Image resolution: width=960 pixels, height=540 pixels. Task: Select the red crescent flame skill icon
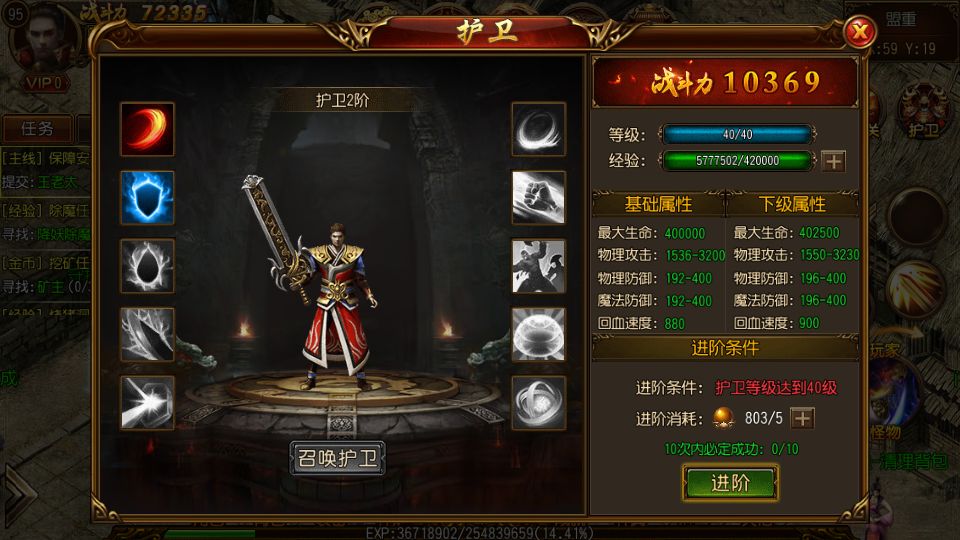click(x=147, y=129)
